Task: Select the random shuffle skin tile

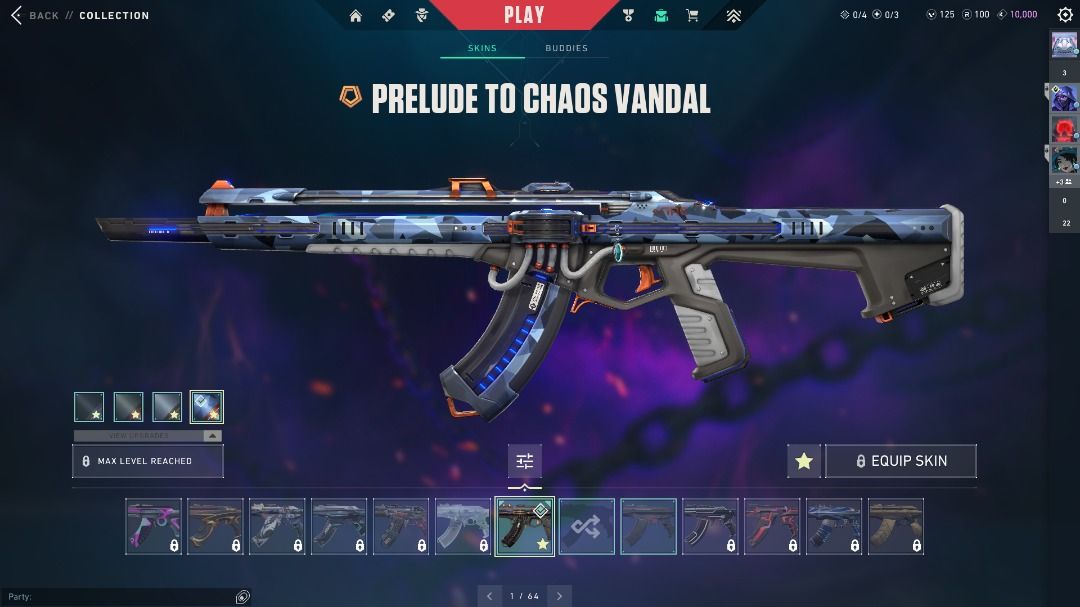Action: [x=586, y=527]
